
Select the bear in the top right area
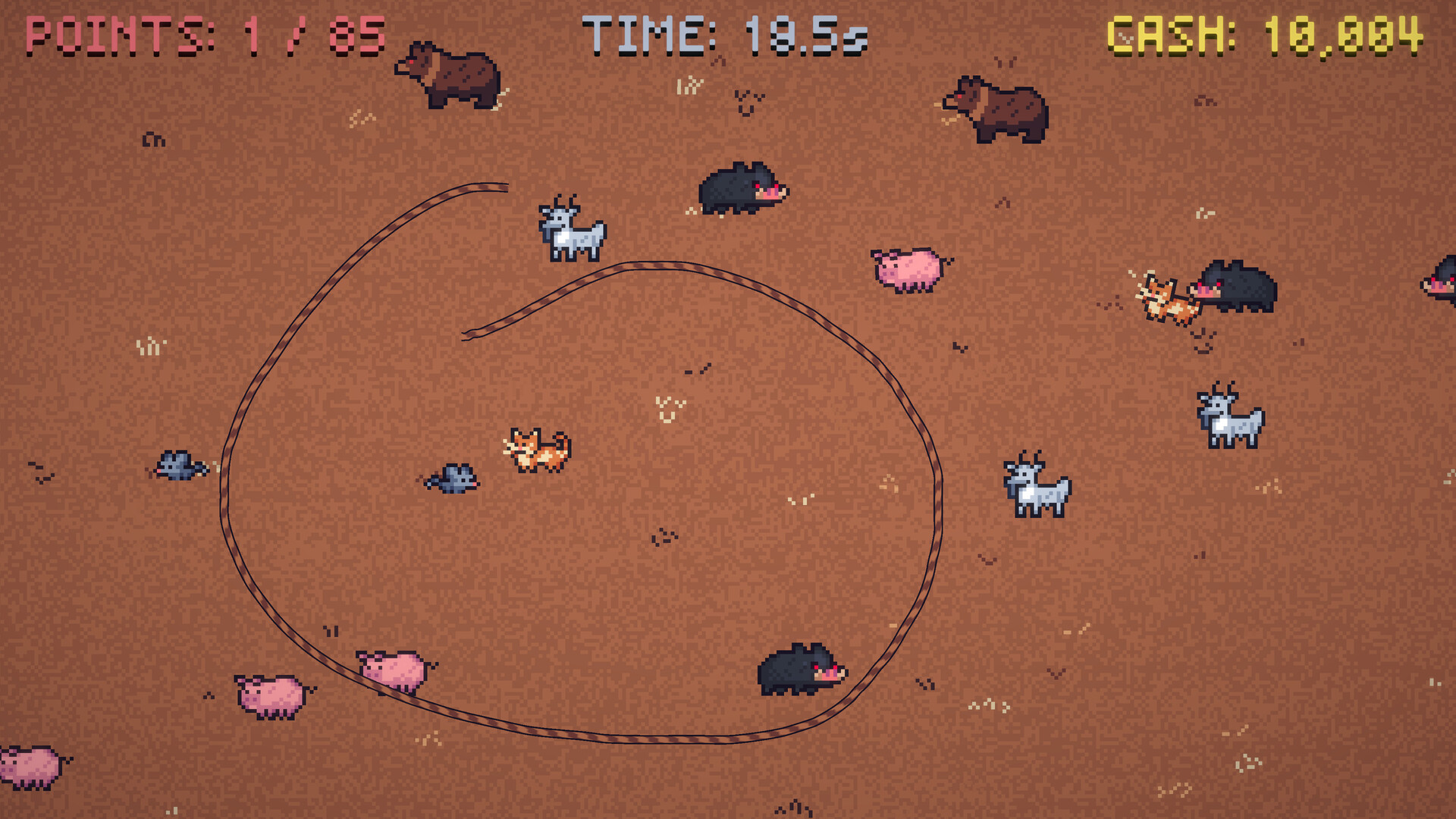[x=997, y=110]
